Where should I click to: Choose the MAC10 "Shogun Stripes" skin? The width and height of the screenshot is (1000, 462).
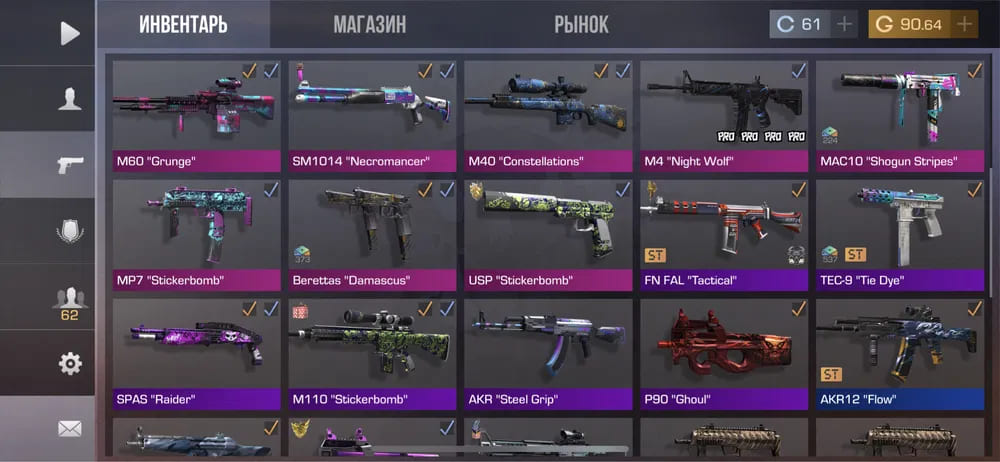(900, 115)
